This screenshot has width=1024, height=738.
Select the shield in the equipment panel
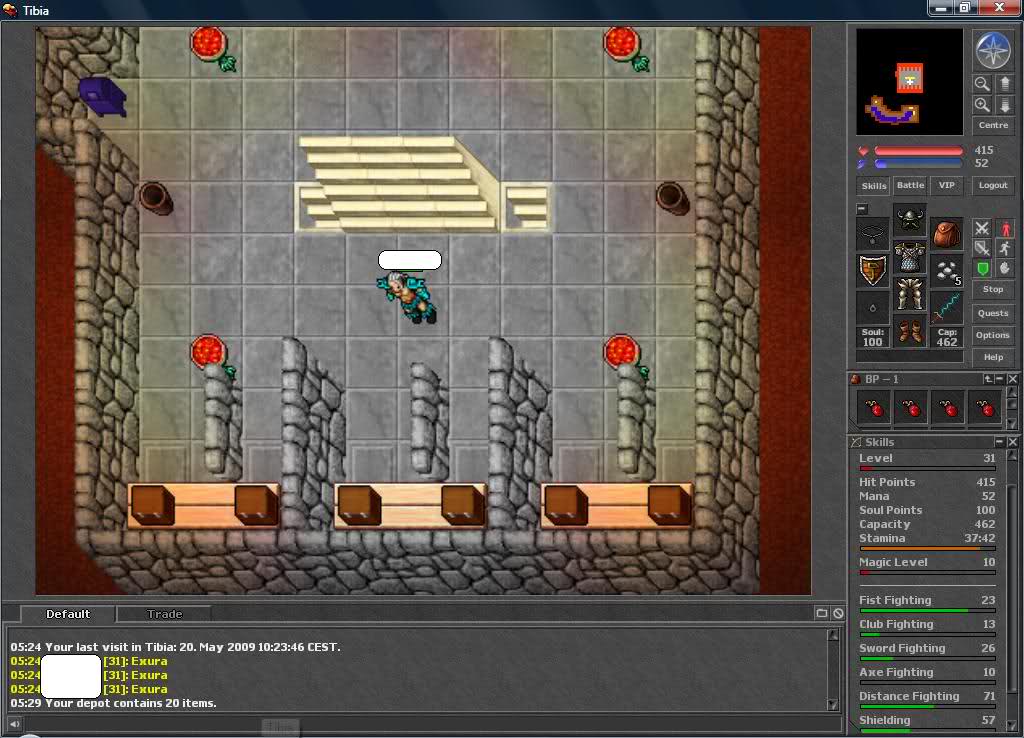(873, 270)
